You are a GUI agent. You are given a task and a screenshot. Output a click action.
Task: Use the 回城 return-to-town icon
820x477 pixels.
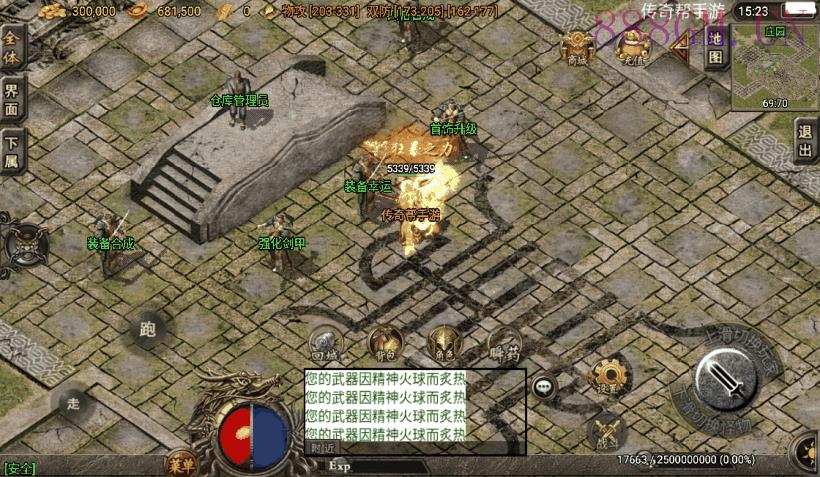tap(325, 344)
